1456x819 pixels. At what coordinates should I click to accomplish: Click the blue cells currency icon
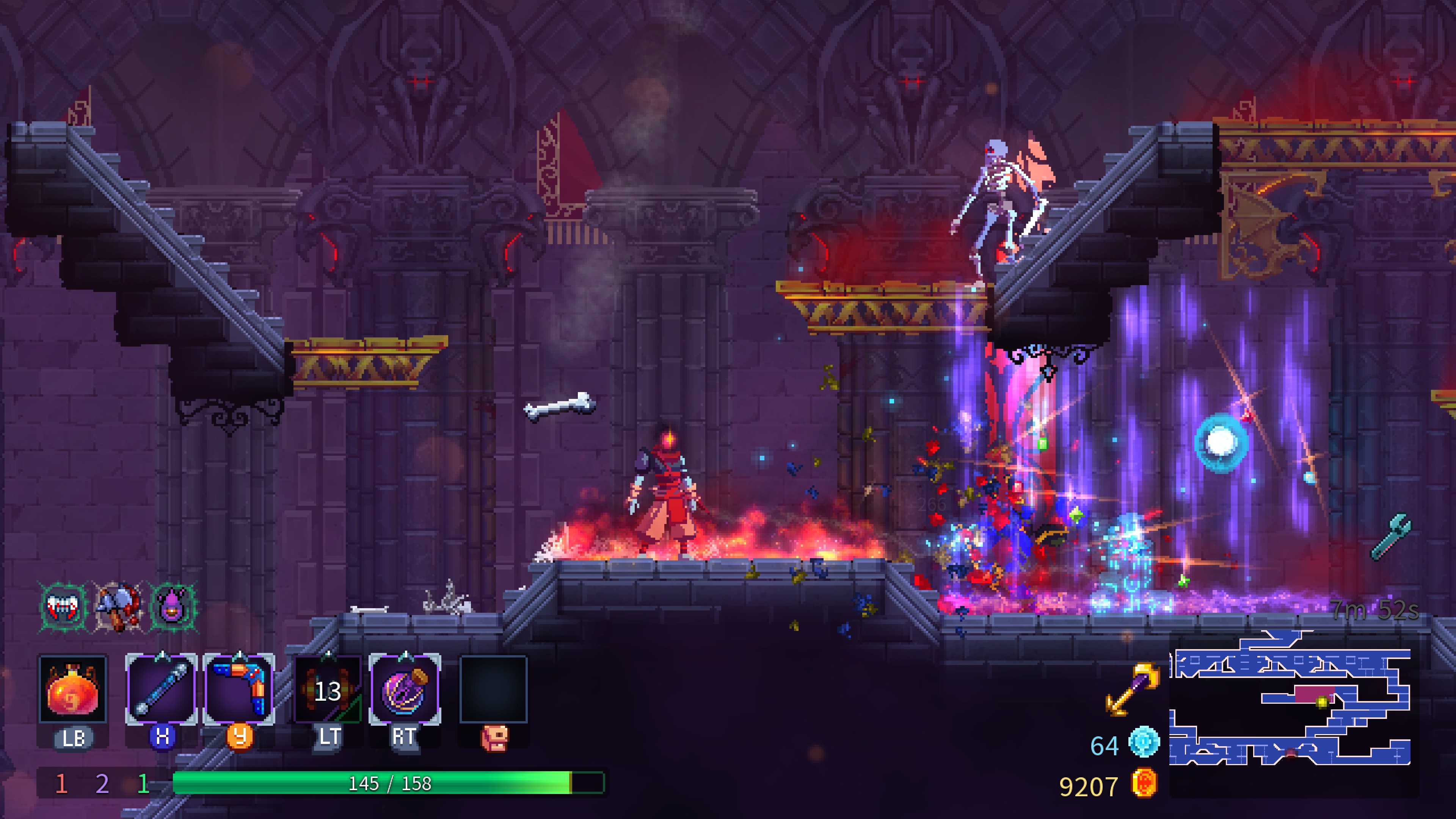pyautogui.click(x=1144, y=742)
